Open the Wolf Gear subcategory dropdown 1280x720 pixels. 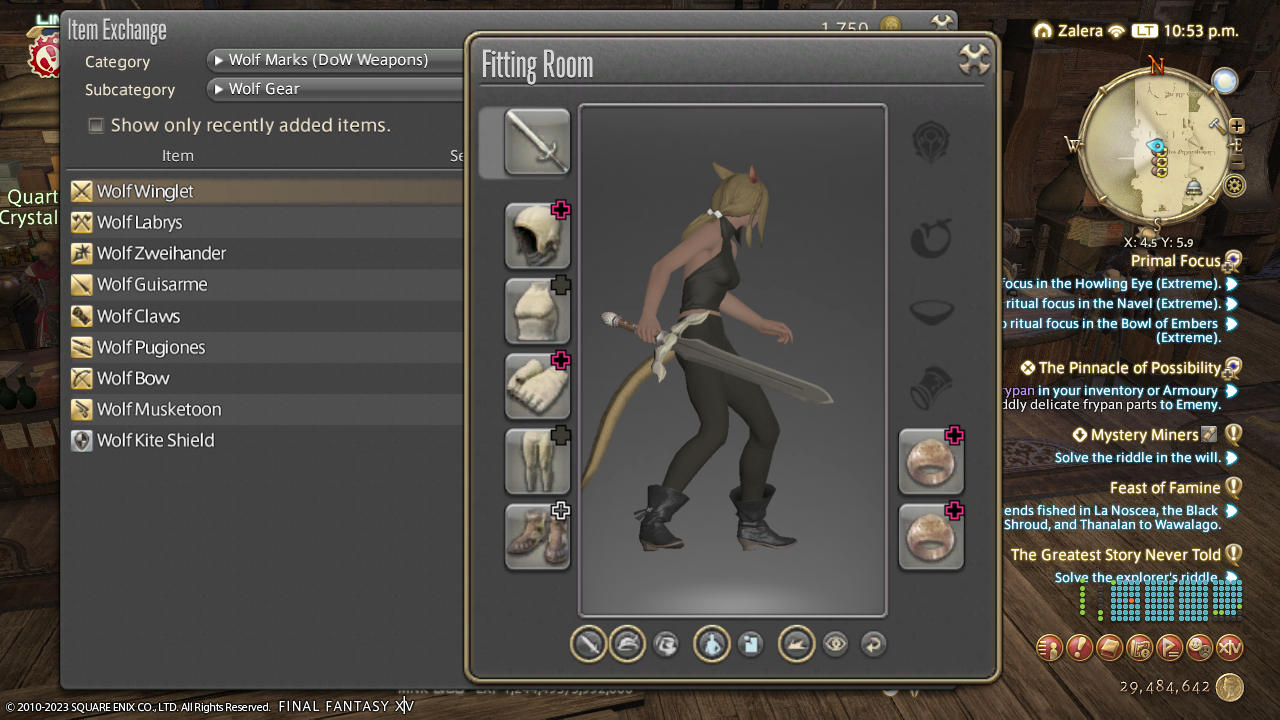(x=335, y=89)
